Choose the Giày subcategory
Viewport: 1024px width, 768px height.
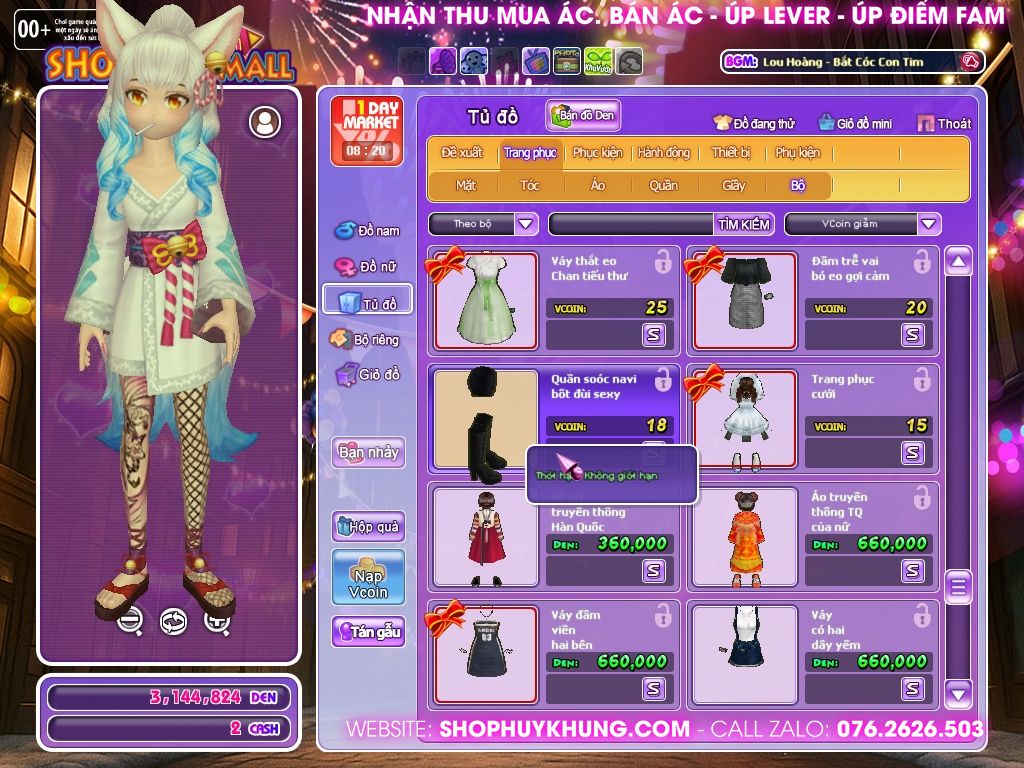[733, 185]
